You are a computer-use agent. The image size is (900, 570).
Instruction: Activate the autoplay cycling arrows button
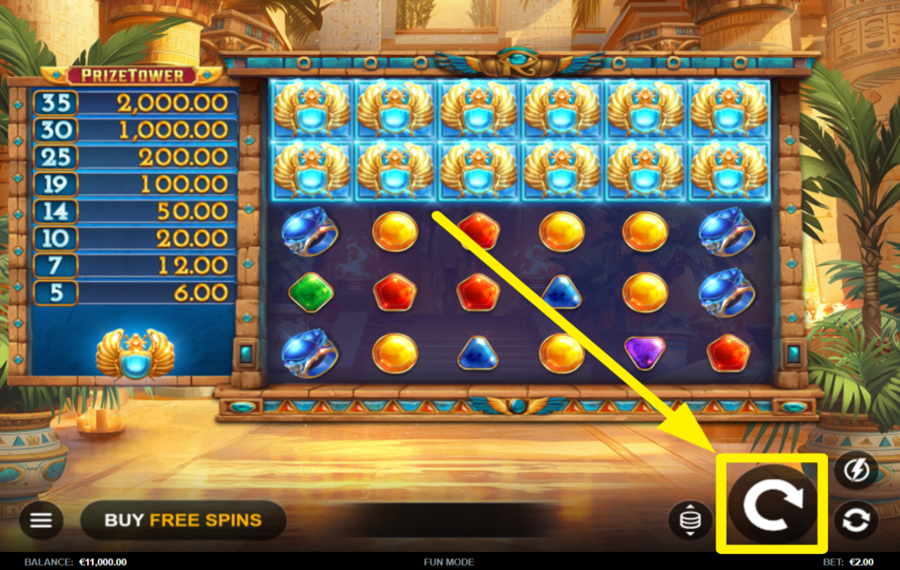click(856, 520)
